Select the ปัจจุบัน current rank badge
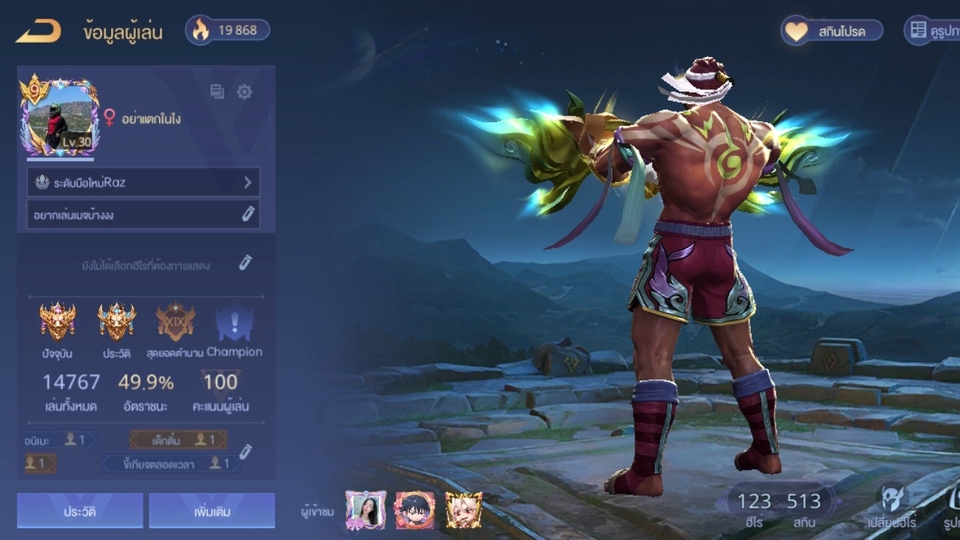This screenshot has height=540, width=960. coord(57,323)
